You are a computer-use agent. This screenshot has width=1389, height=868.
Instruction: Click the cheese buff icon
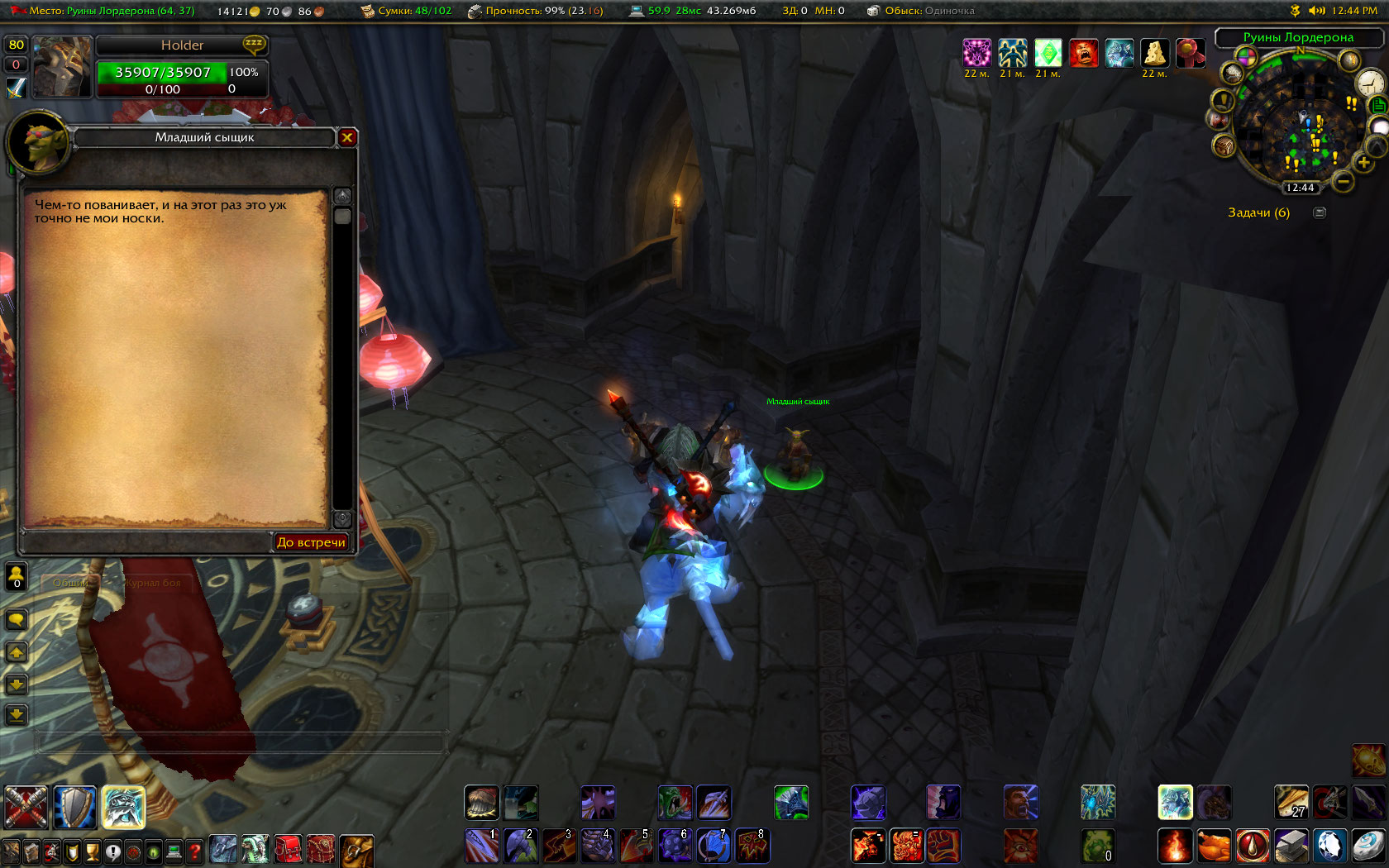pyautogui.click(x=1154, y=54)
